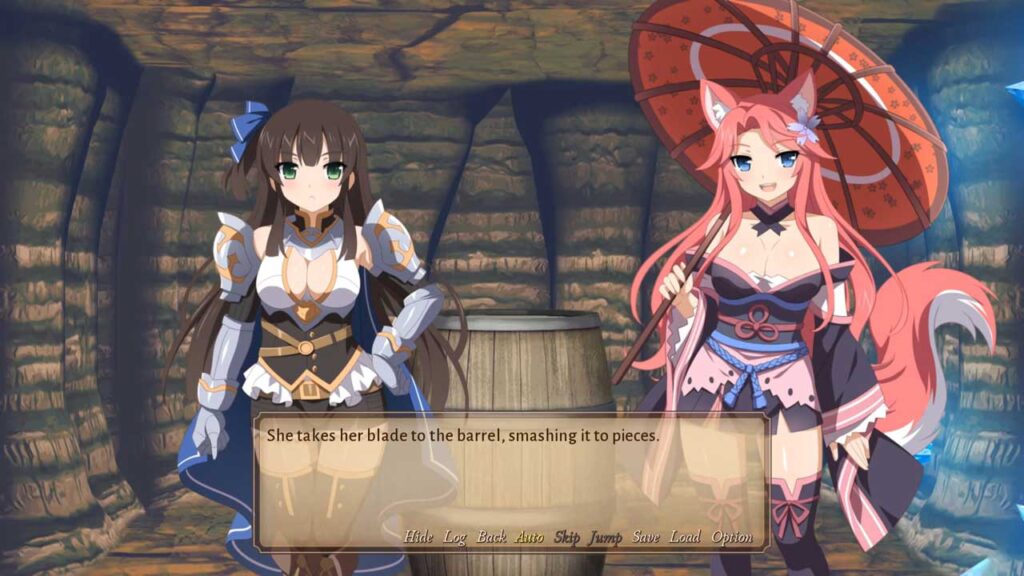Toggle Auto text advance
Image resolution: width=1024 pixels, height=576 pixels.
(x=529, y=537)
